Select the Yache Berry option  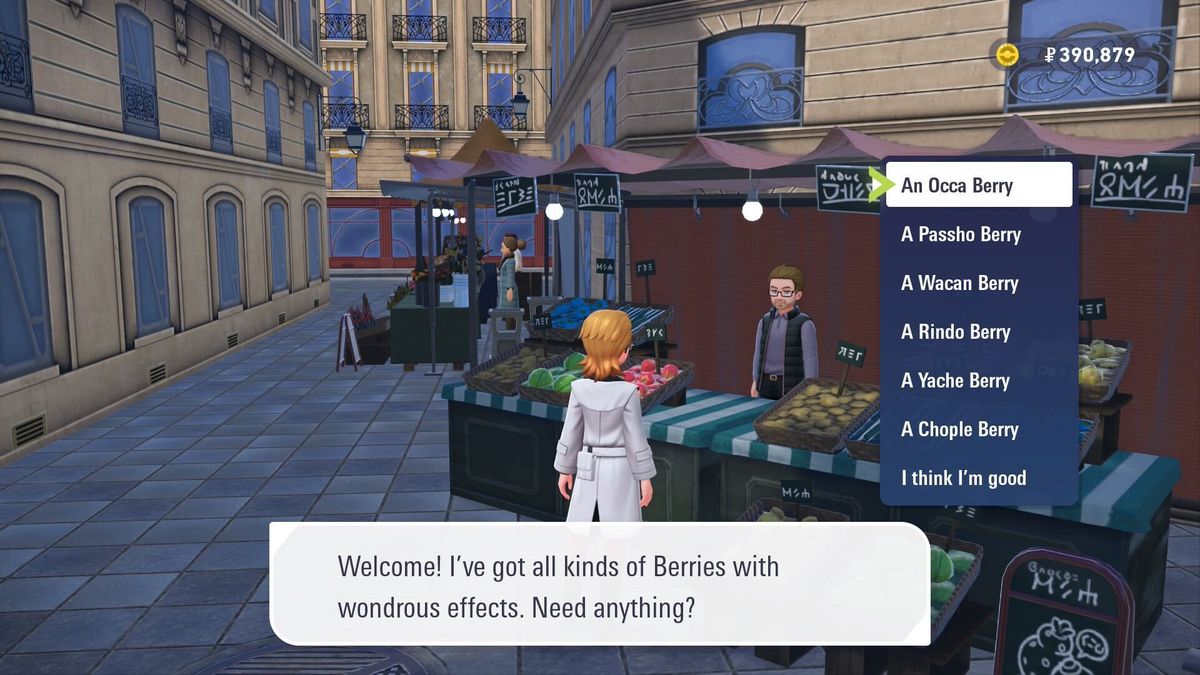[x=955, y=381]
